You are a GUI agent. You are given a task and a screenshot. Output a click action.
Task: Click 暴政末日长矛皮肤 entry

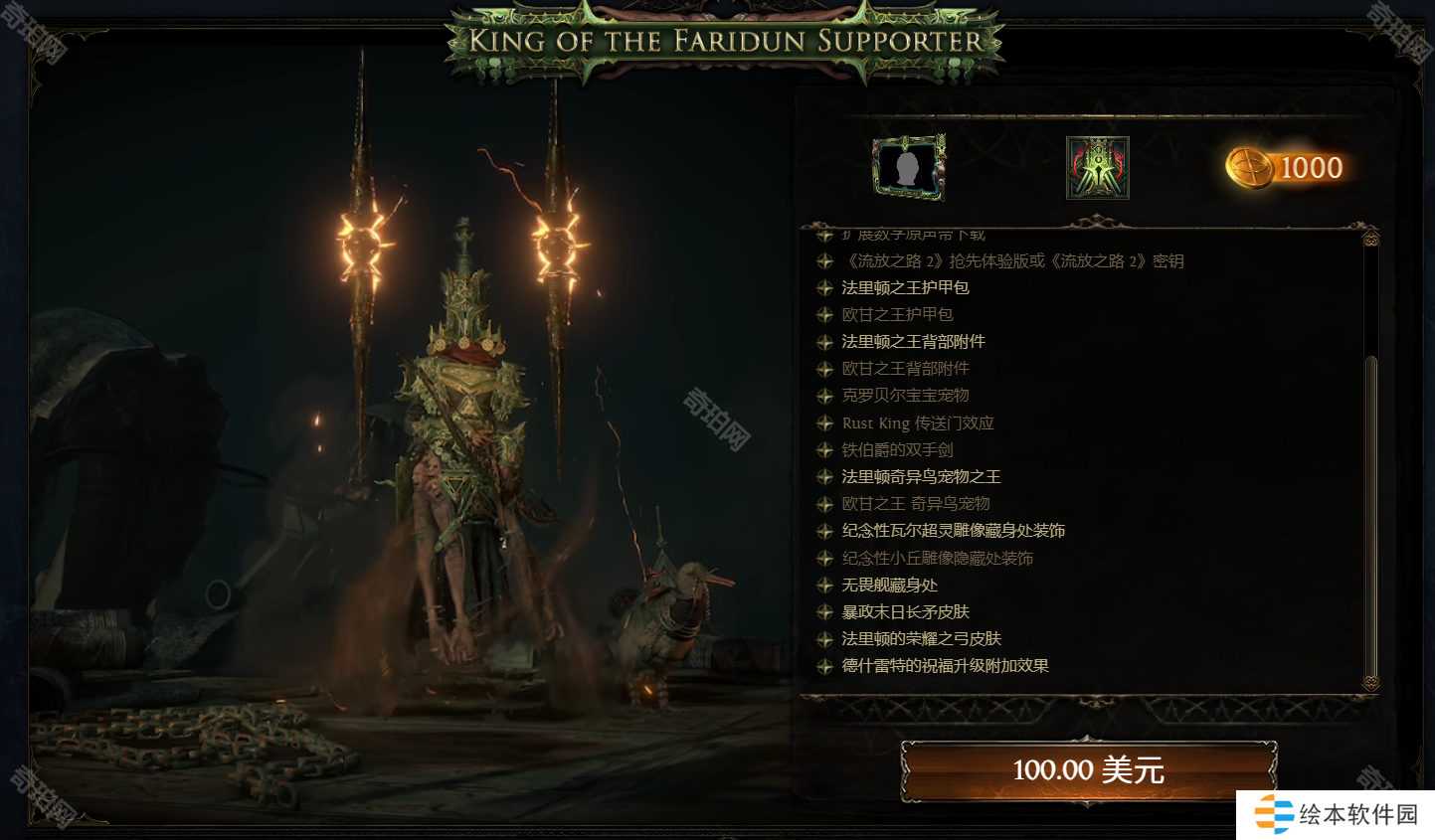click(x=905, y=612)
